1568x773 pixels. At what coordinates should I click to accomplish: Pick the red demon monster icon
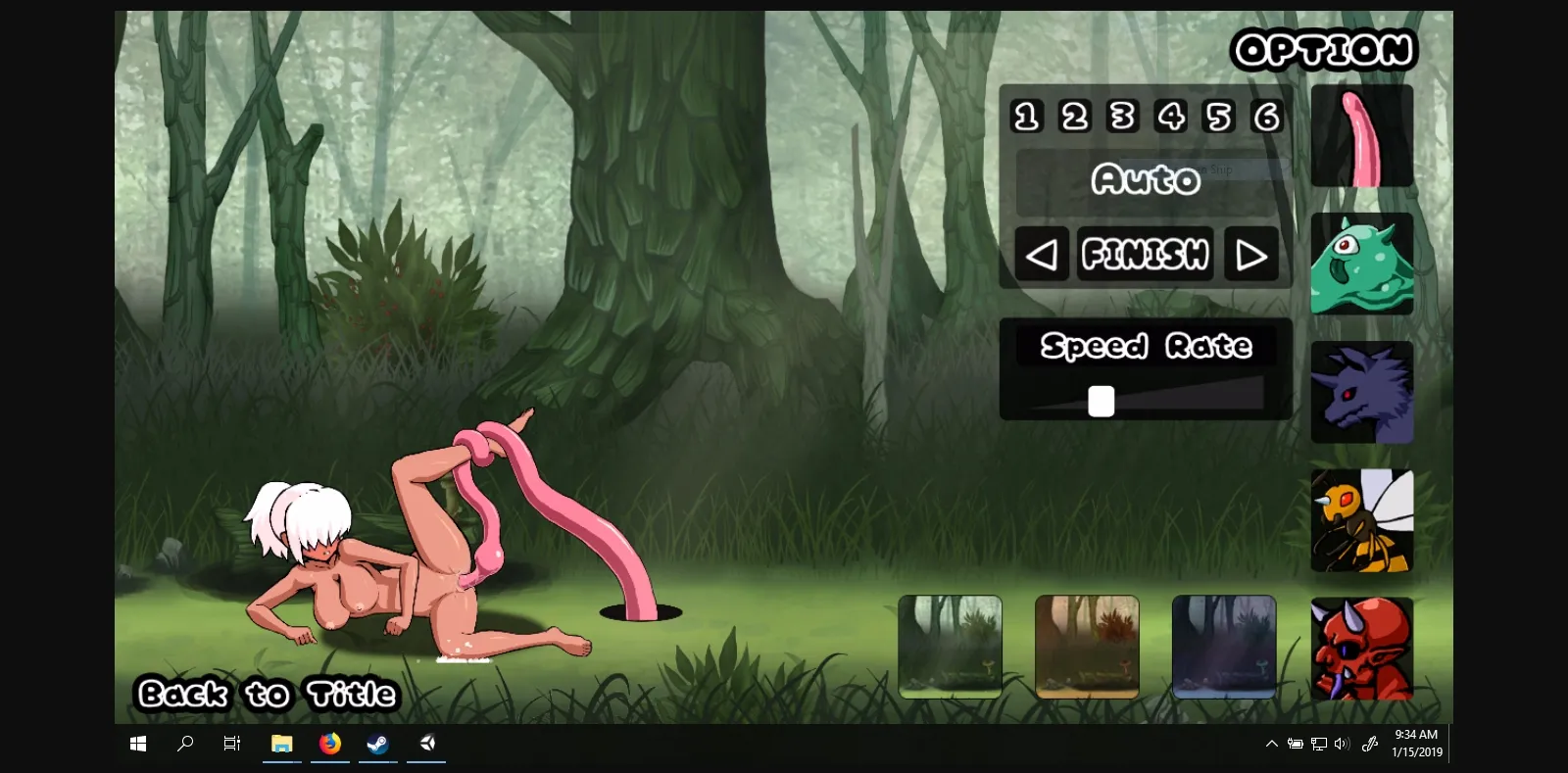tap(1361, 648)
